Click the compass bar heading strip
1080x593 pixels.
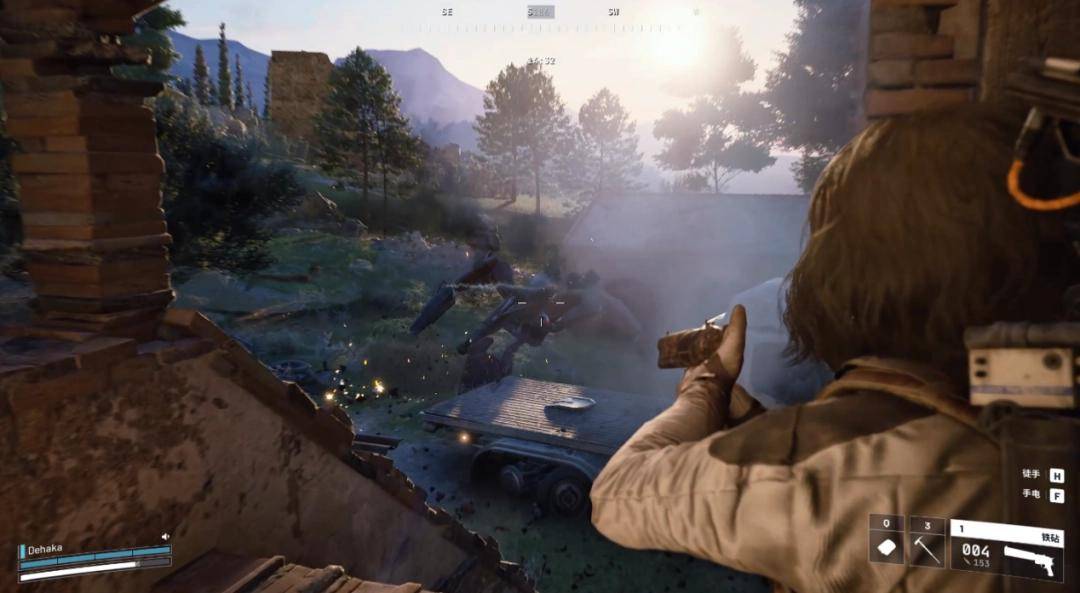(540, 13)
